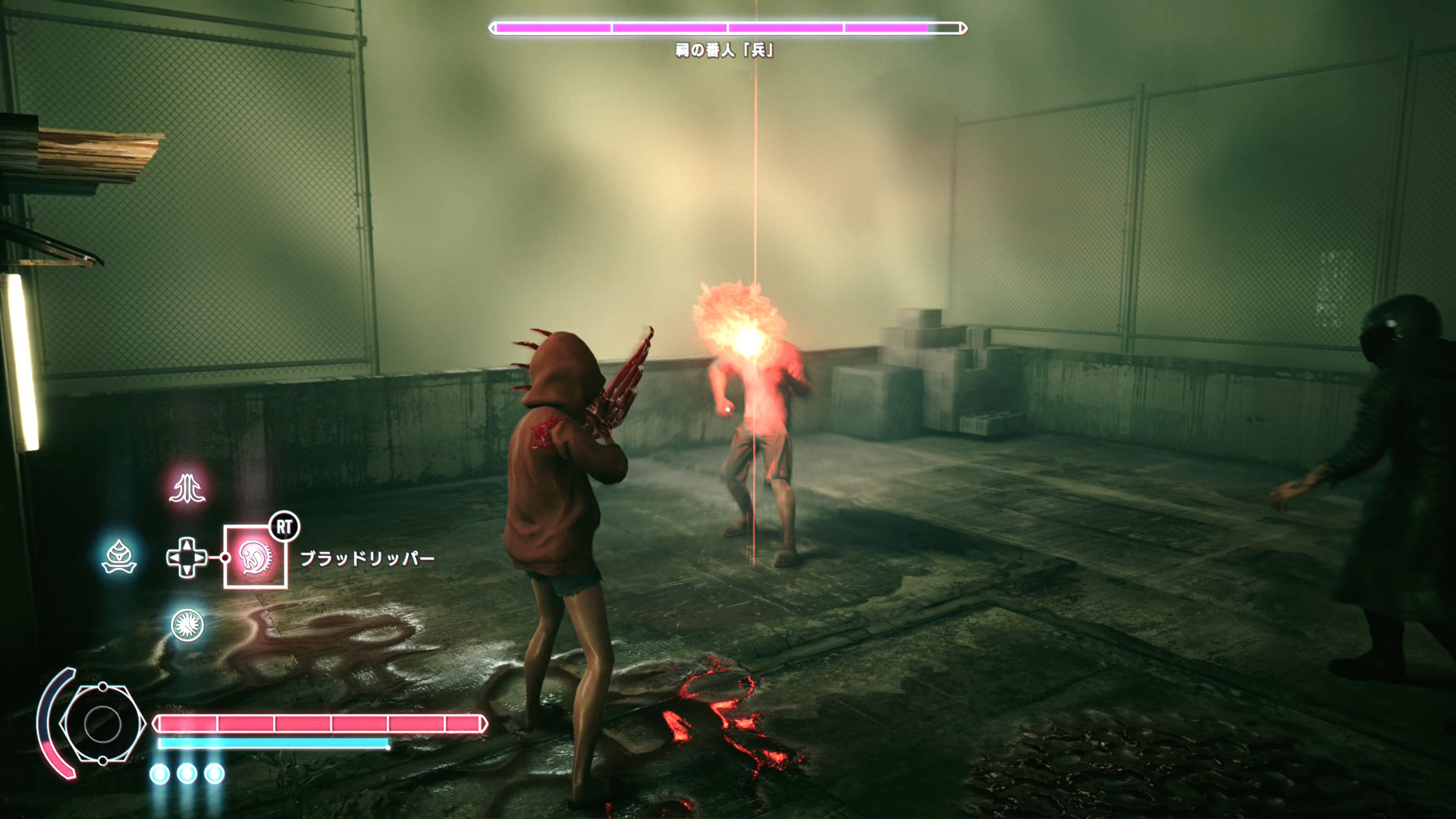Screen dimensions: 1456x819
Task: Activate the blue droplet skill icon
Action: click(x=119, y=557)
